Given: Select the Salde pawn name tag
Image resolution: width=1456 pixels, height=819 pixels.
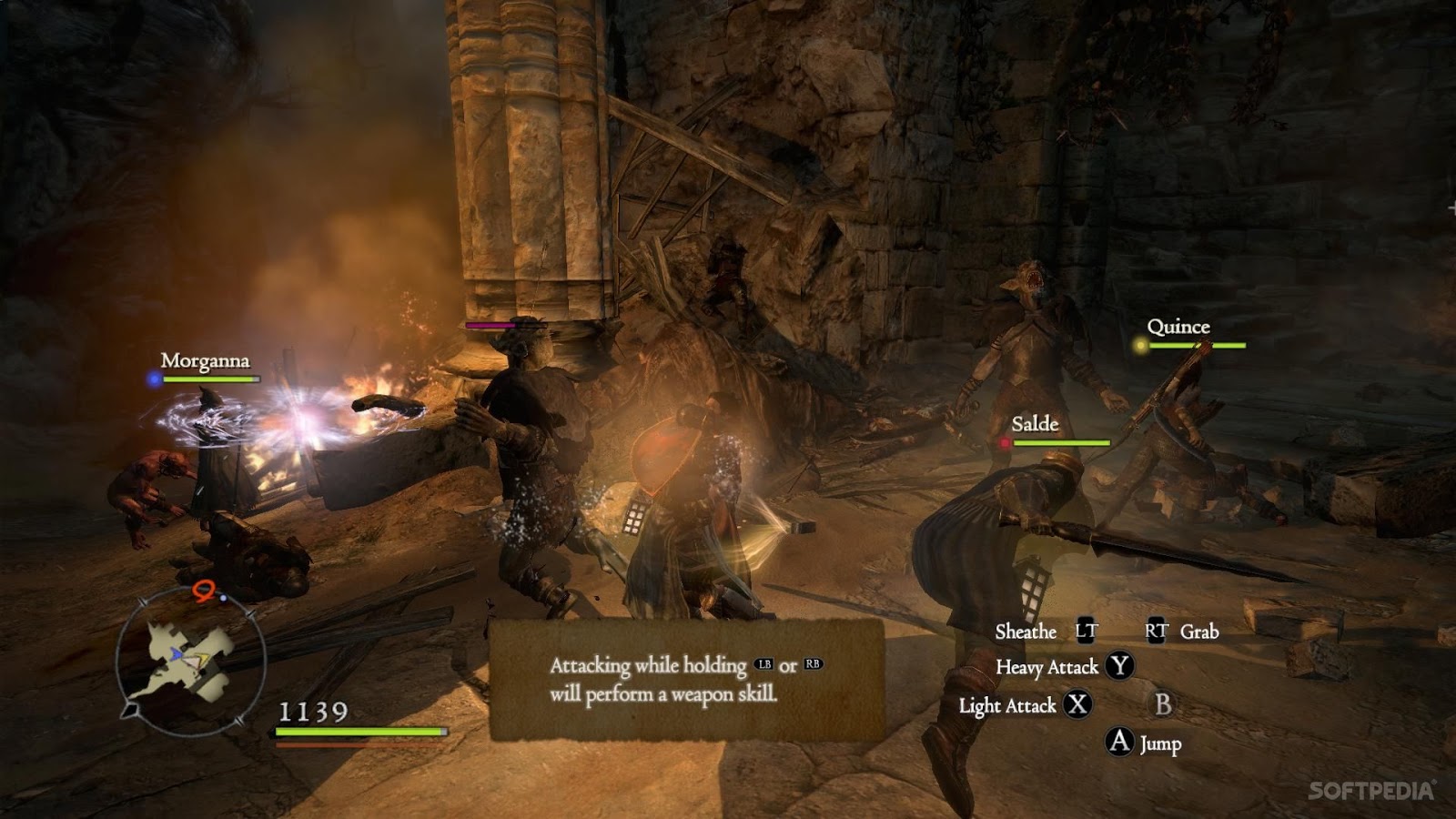Looking at the screenshot, I should pos(1035,424).
